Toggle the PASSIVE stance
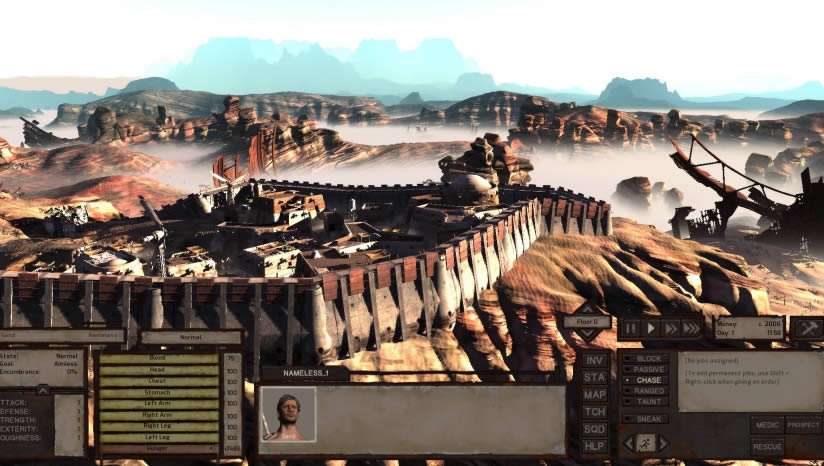Image resolution: width=824 pixels, height=466 pixels. tap(648, 369)
